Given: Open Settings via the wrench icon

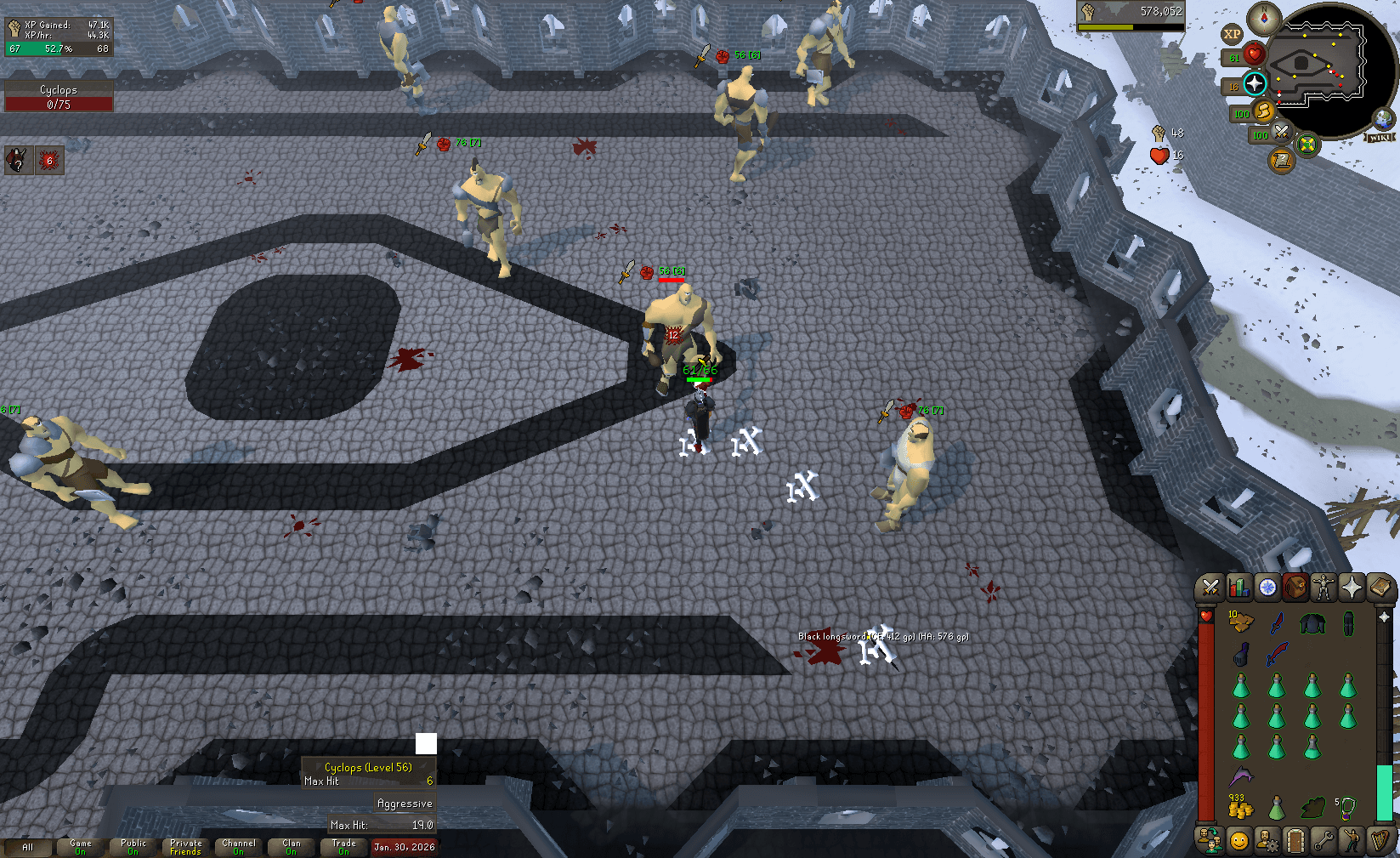Looking at the screenshot, I should (x=1324, y=842).
